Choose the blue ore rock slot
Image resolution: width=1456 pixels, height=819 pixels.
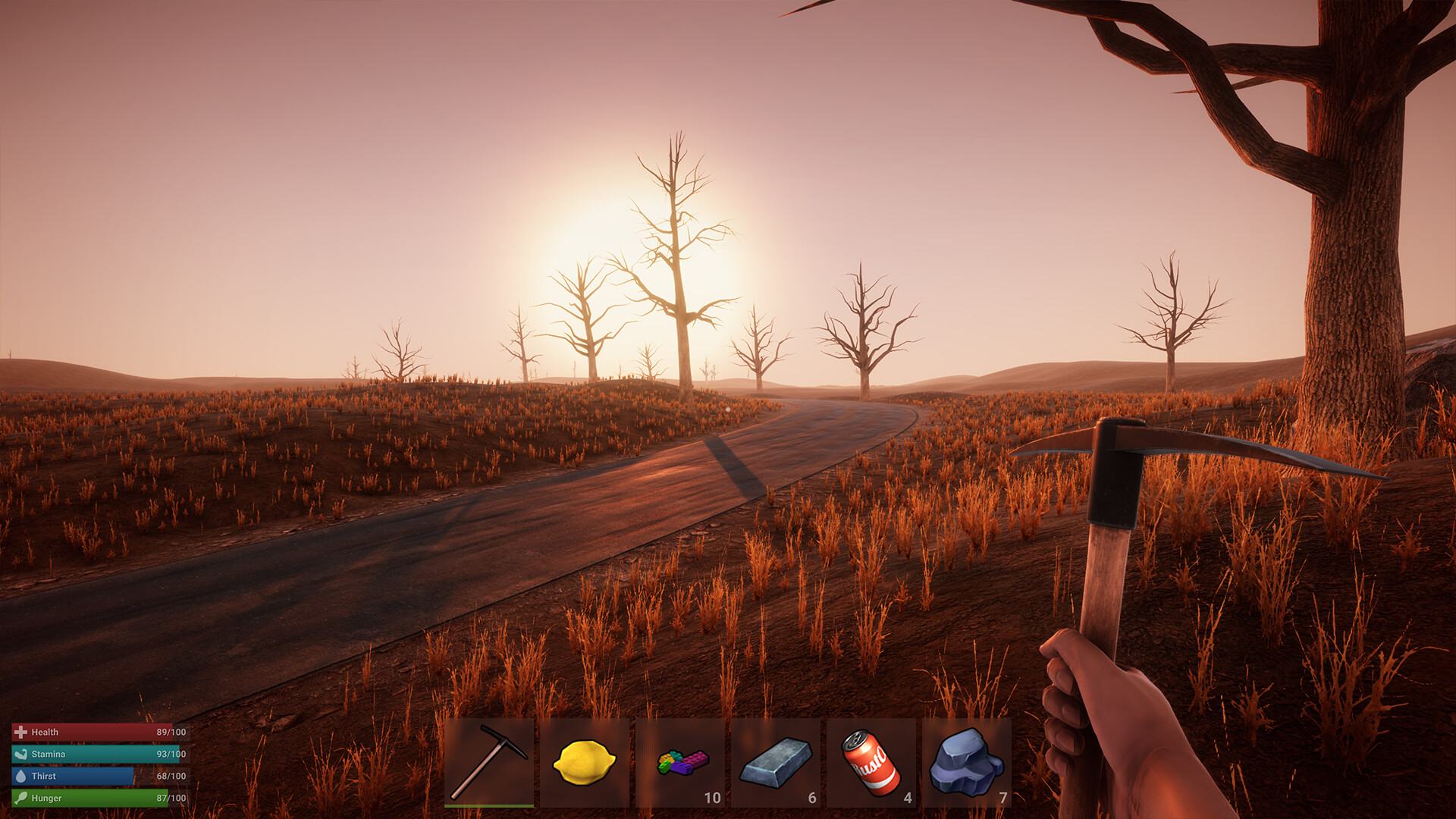pos(967,762)
